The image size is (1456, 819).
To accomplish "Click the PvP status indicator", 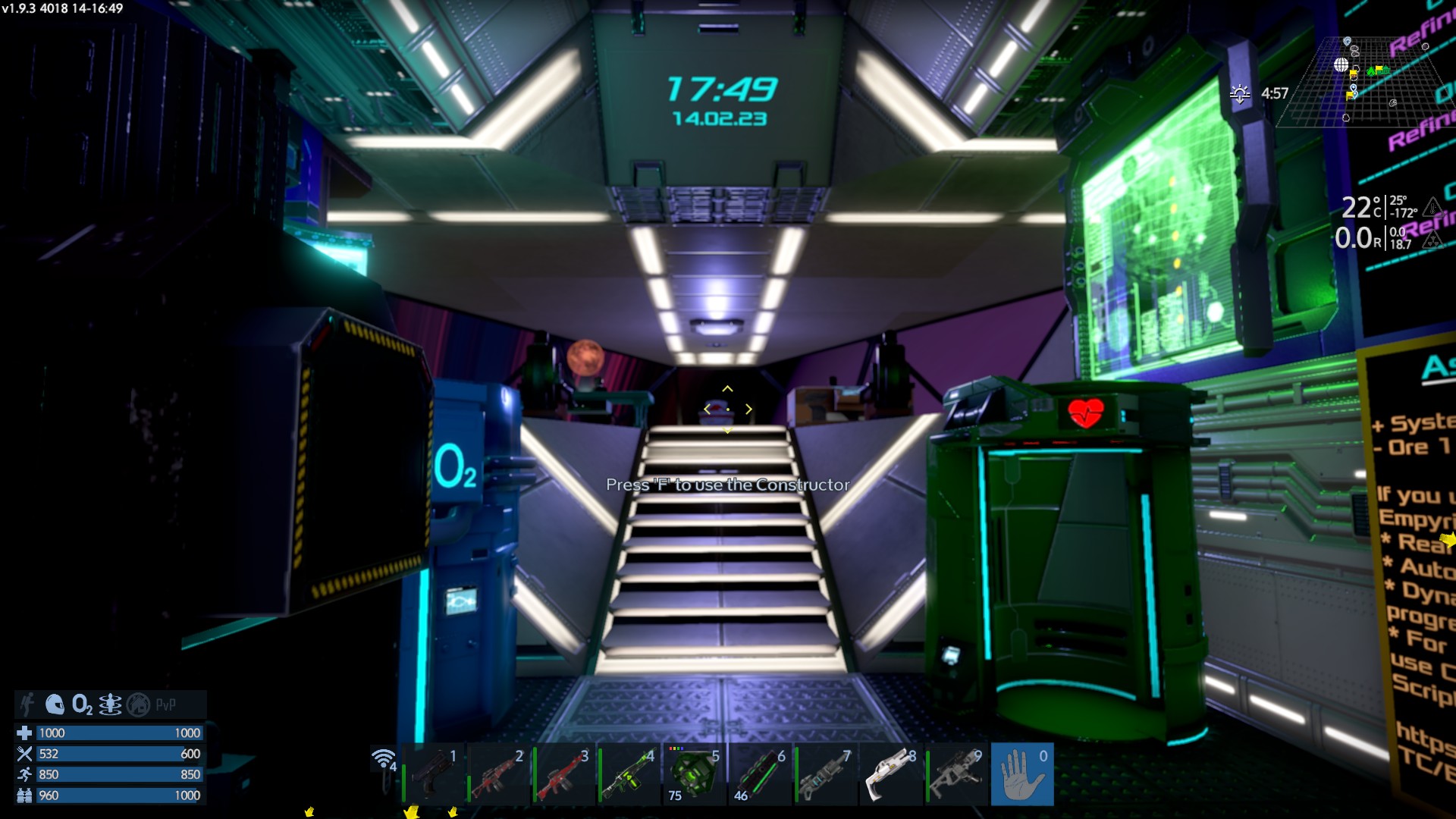I will (x=165, y=704).
